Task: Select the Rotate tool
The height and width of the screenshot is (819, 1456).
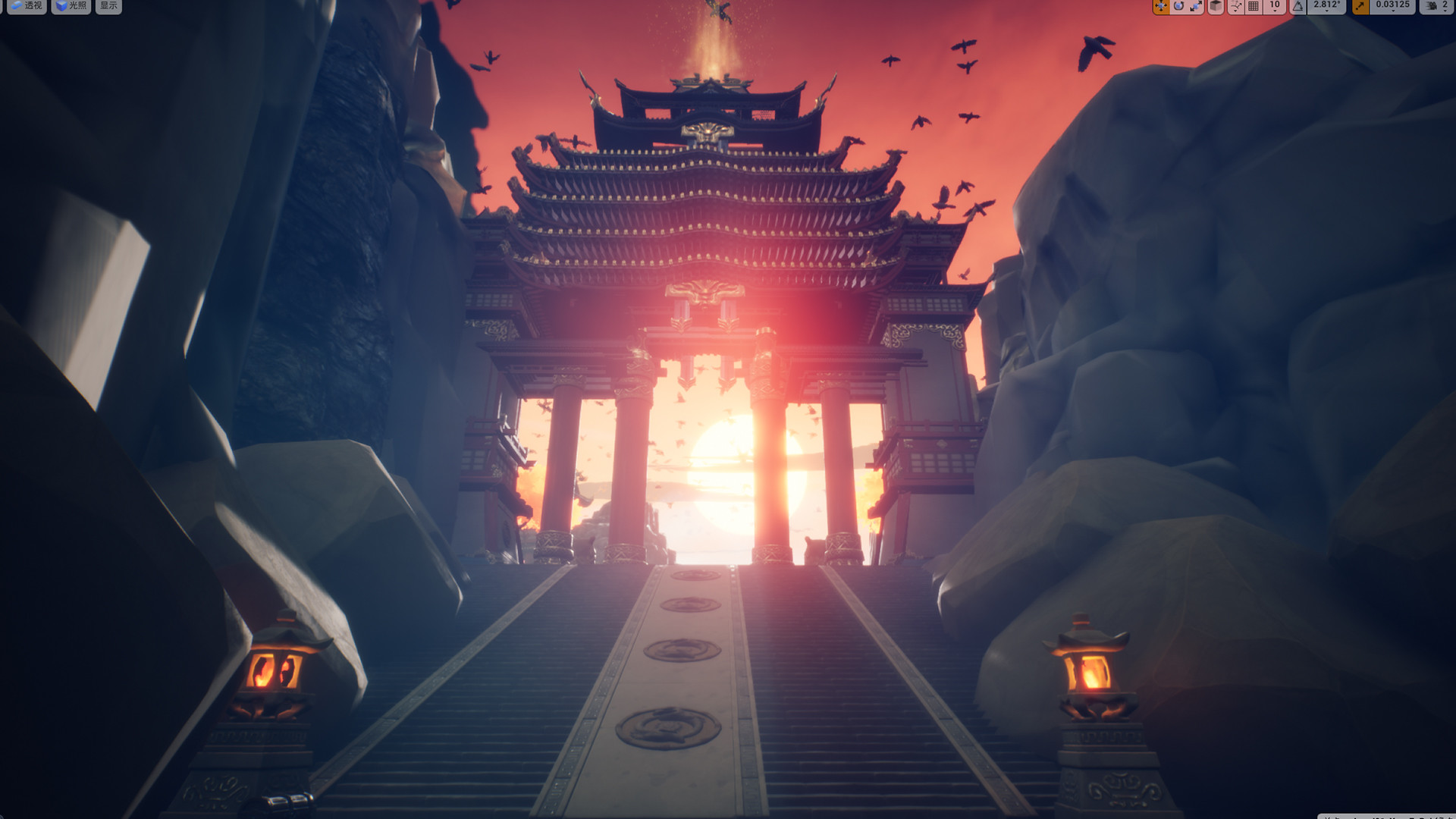Action: click(x=1178, y=7)
